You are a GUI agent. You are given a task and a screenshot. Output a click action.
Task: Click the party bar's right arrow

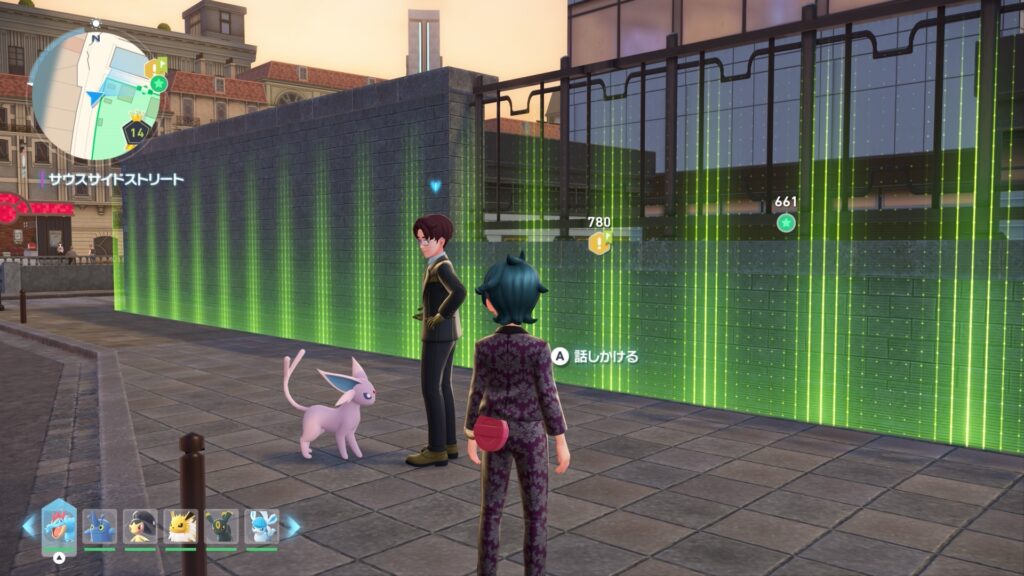293,526
